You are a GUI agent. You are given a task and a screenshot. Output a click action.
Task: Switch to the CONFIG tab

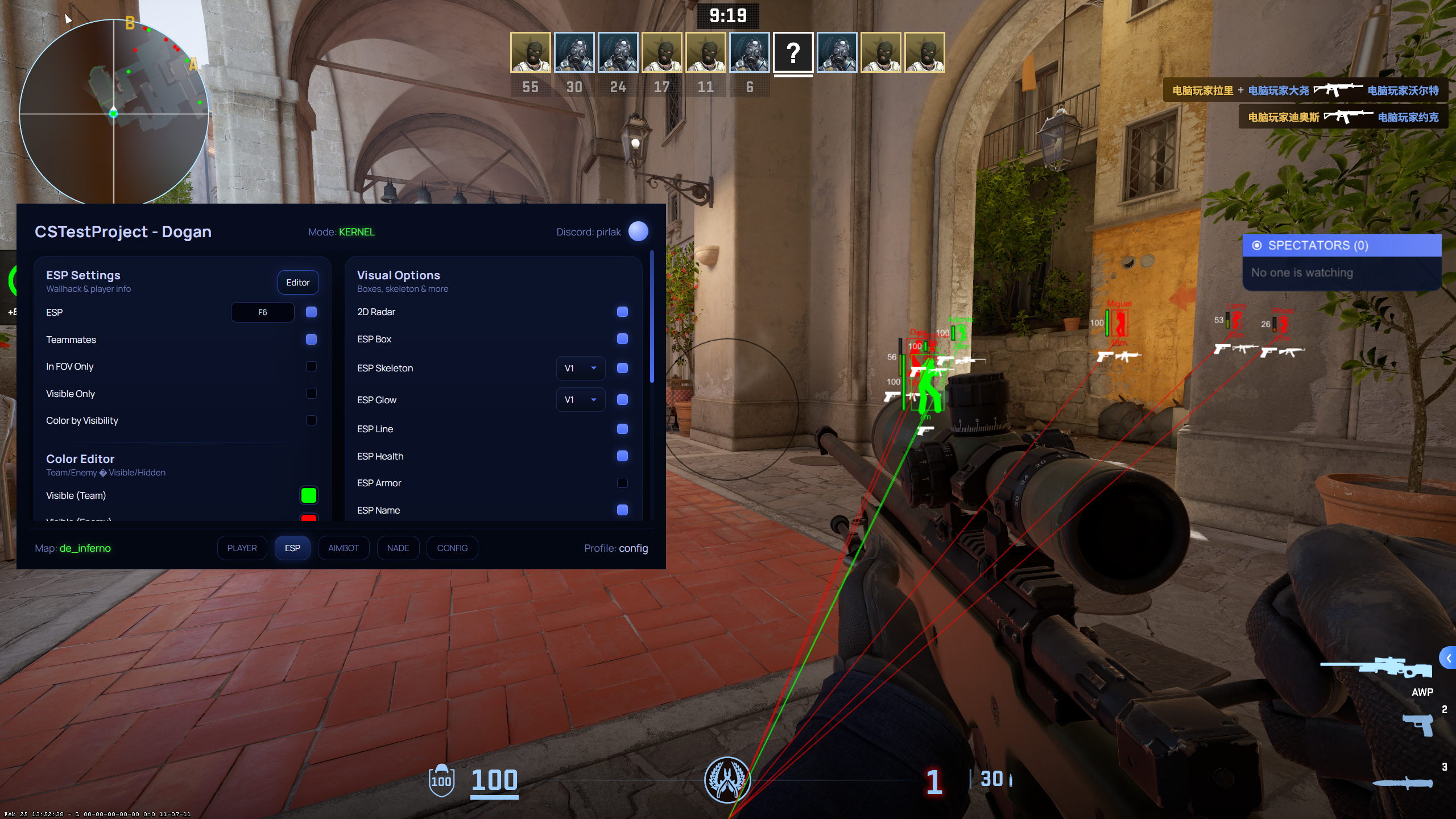tap(452, 548)
